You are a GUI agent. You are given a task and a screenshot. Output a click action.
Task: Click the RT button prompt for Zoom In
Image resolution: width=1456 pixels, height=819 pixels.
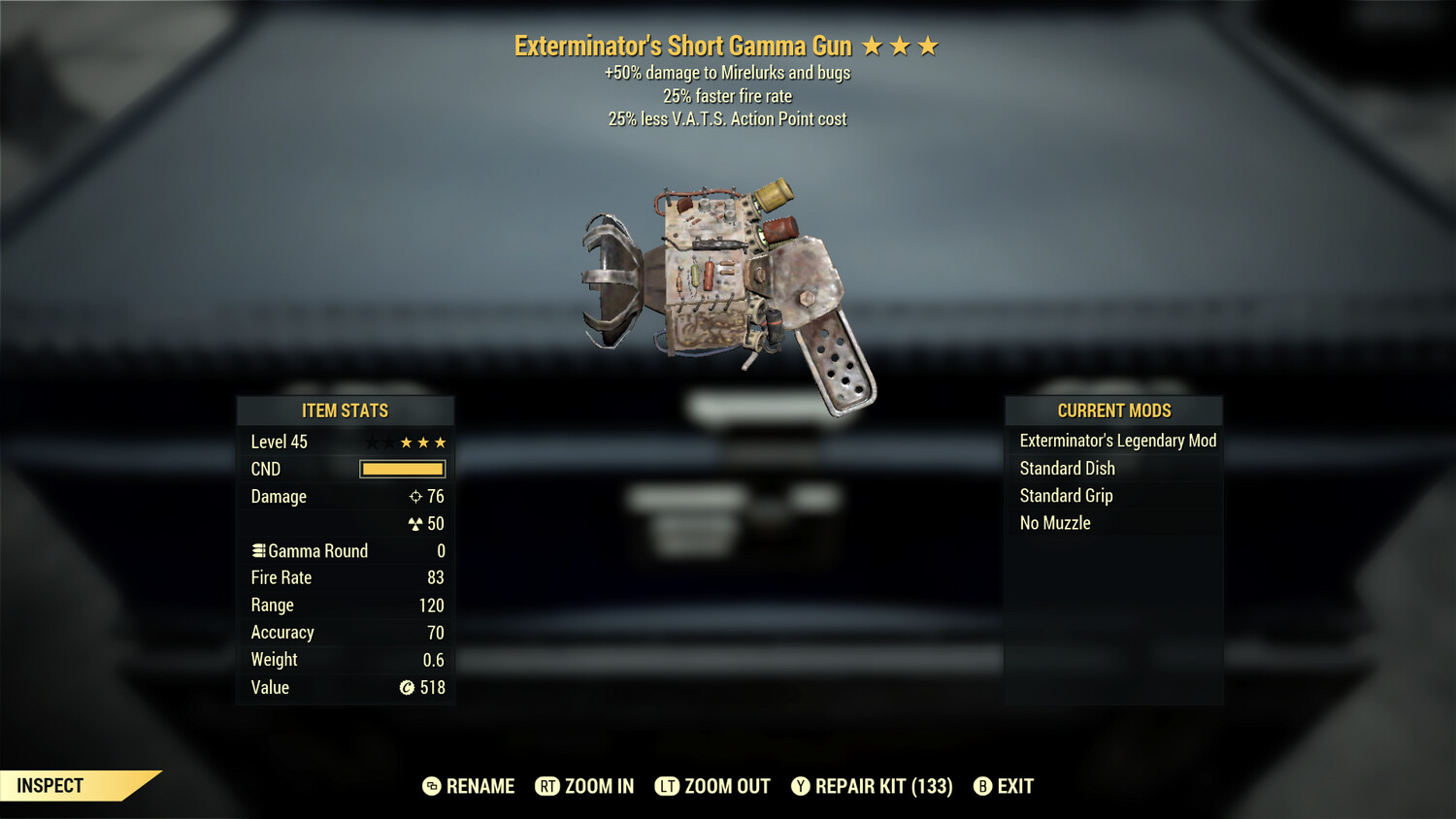(546, 786)
